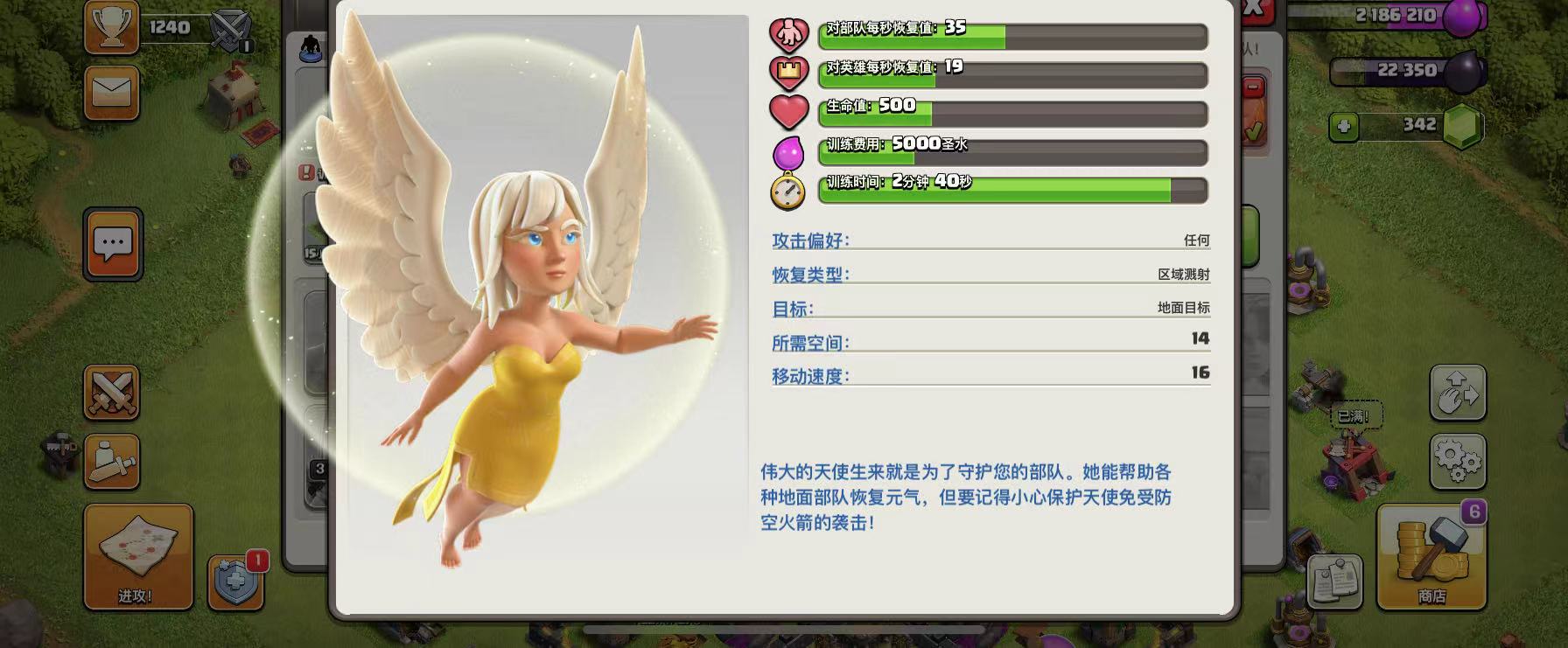
Task: Close the healer info popup
Action: point(1252,9)
